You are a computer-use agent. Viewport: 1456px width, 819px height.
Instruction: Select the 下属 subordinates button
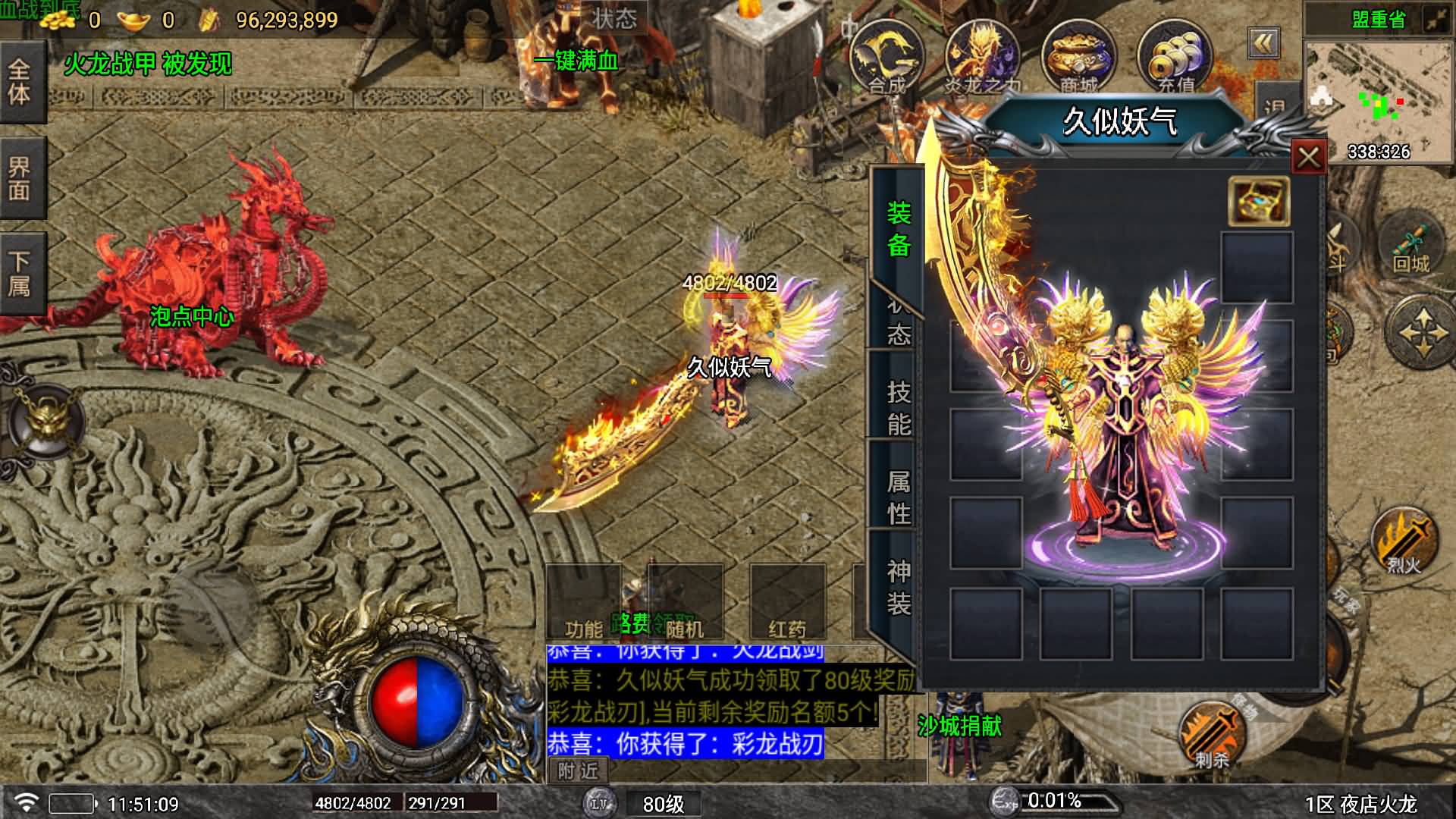click(x=20, y=274)
